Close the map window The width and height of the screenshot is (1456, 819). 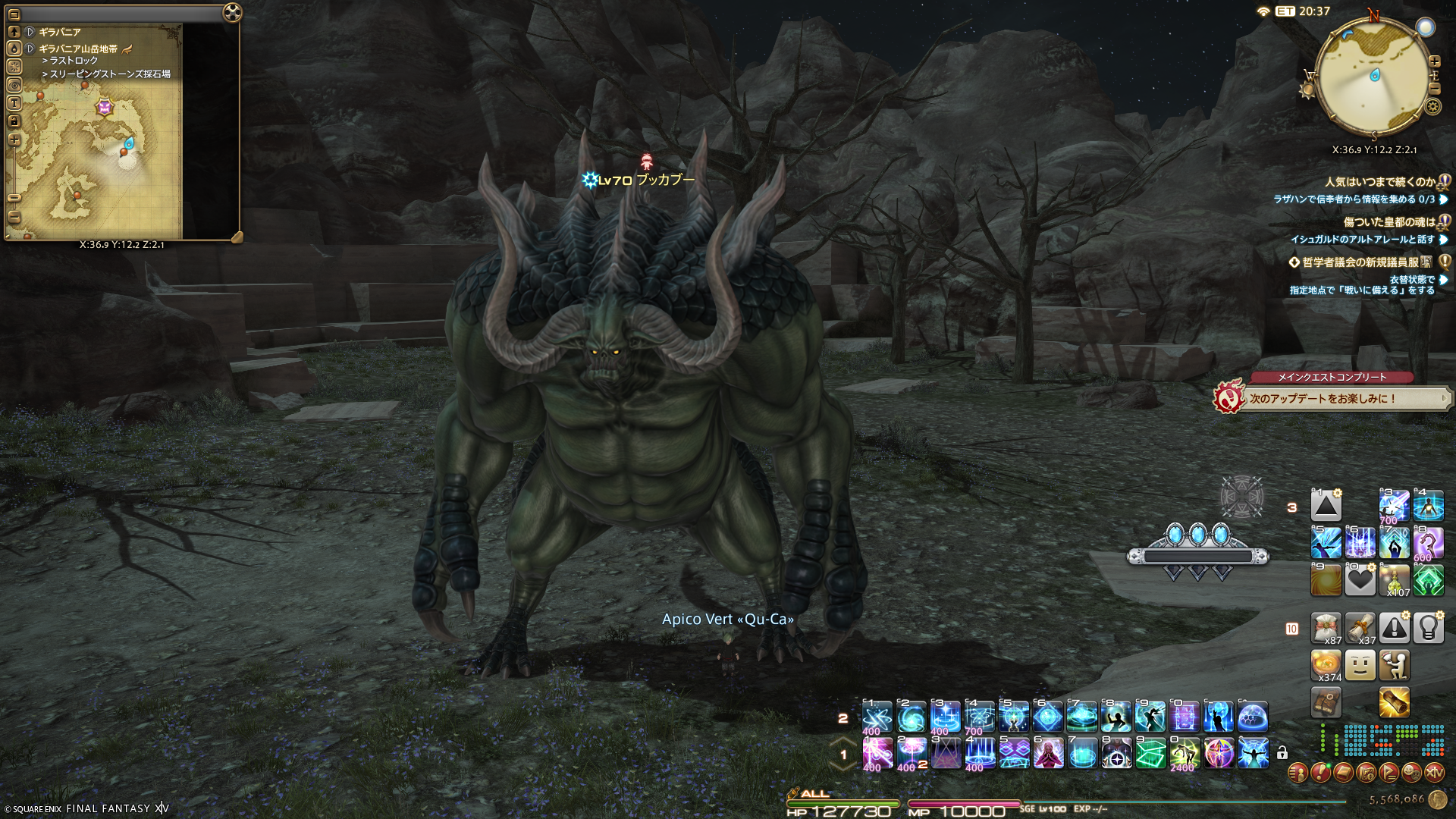pos(233,13)
